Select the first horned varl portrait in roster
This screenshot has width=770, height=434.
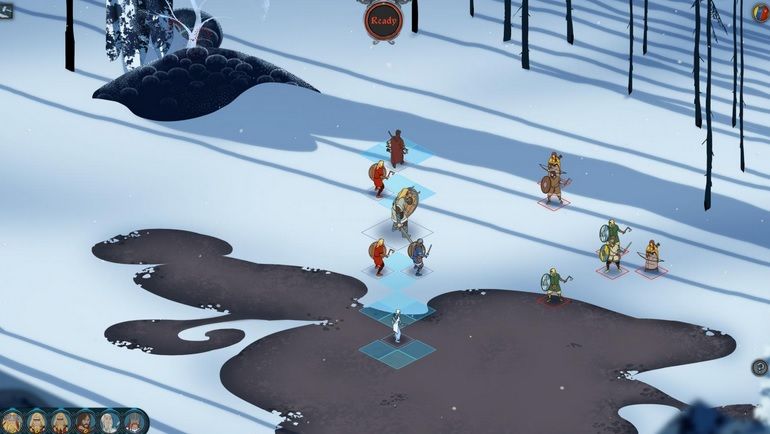pos(12,422)
